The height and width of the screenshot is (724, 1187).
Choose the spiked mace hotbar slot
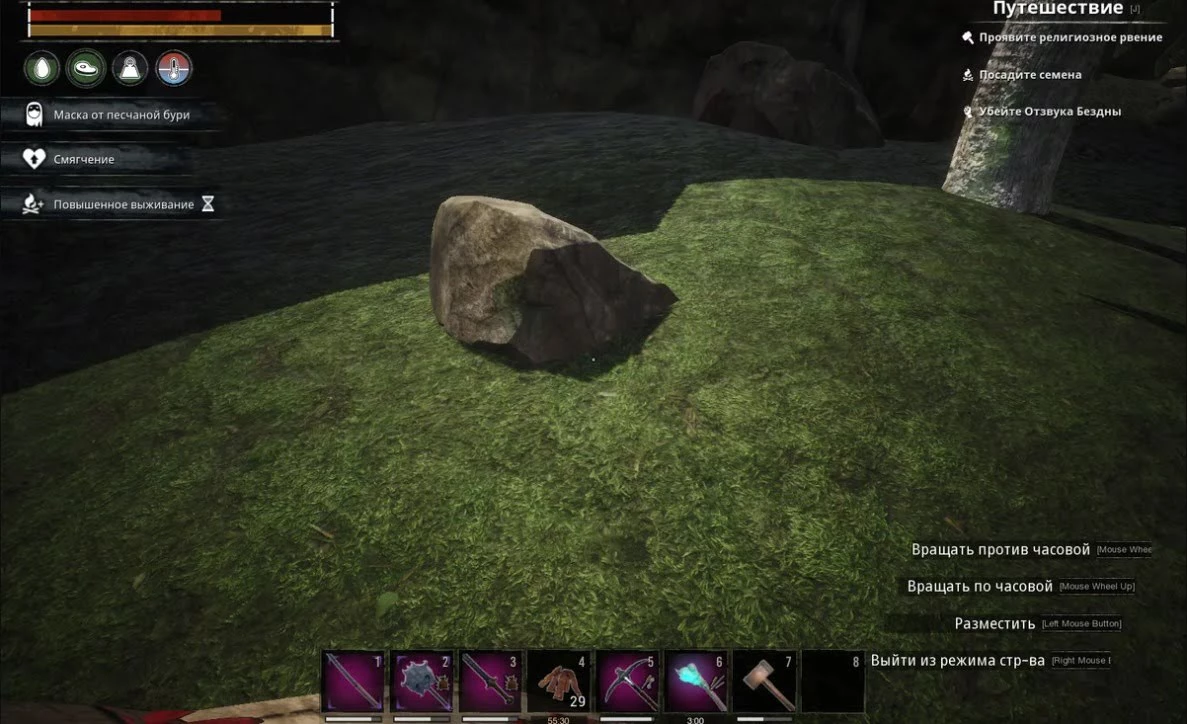tap(421, 681)
